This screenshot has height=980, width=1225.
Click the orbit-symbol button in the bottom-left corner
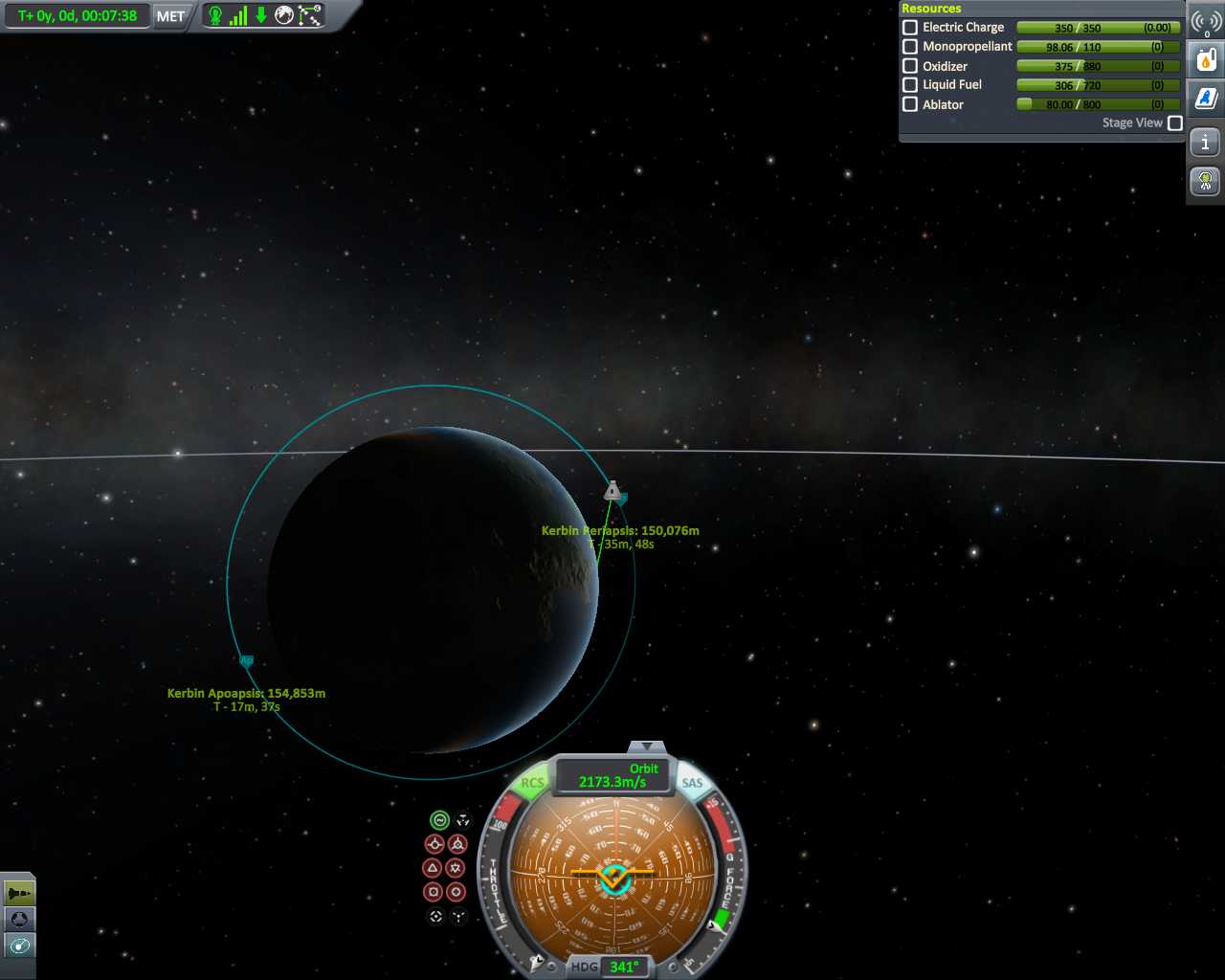coord(19,946)
